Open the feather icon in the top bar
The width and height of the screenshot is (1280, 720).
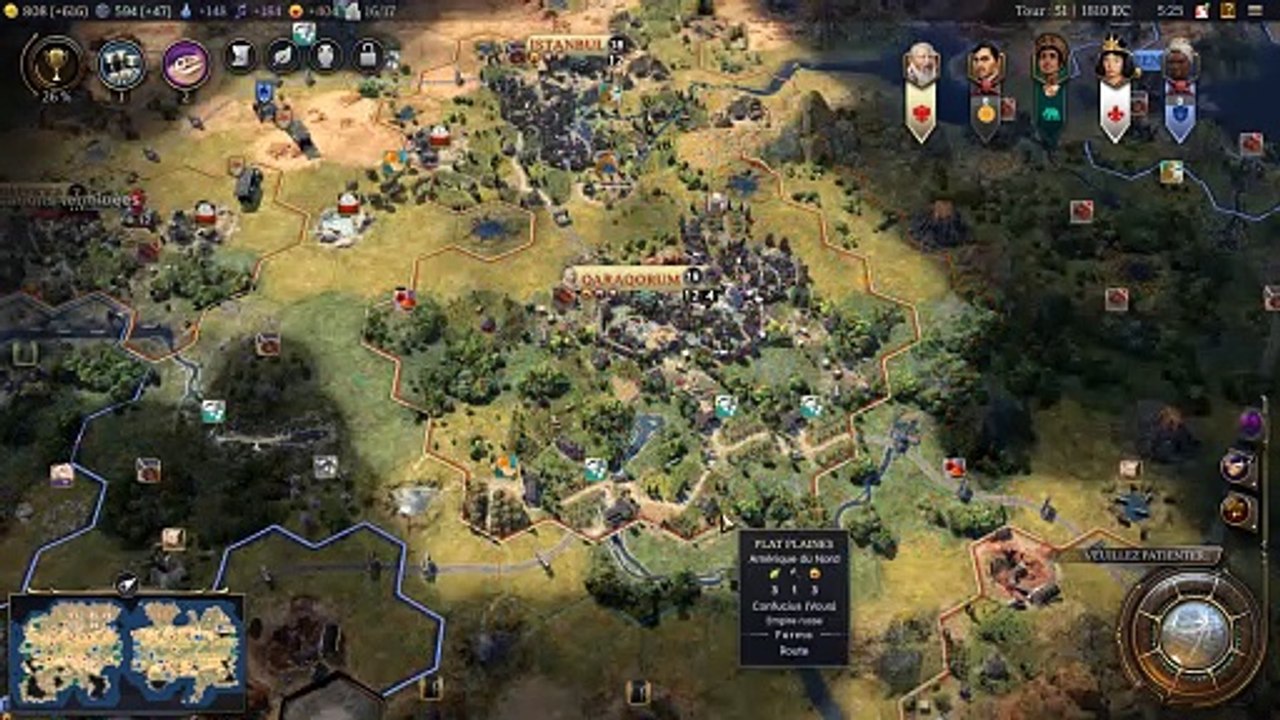(x=283, y=55)
